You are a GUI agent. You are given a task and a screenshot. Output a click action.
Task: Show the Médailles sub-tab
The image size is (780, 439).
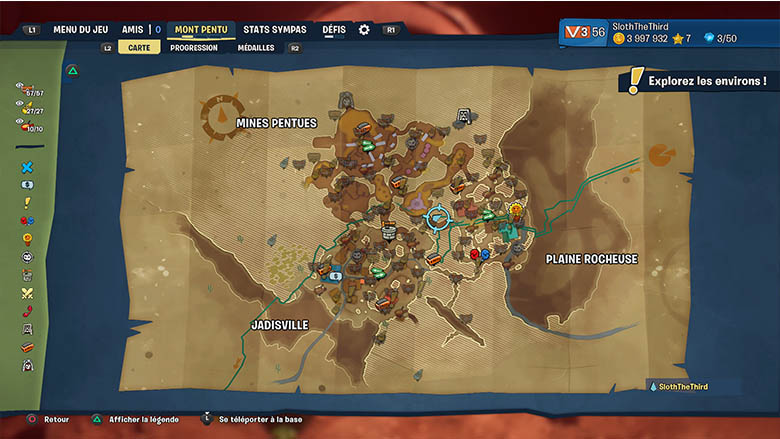pyautogui.click(x=255, y=47)
